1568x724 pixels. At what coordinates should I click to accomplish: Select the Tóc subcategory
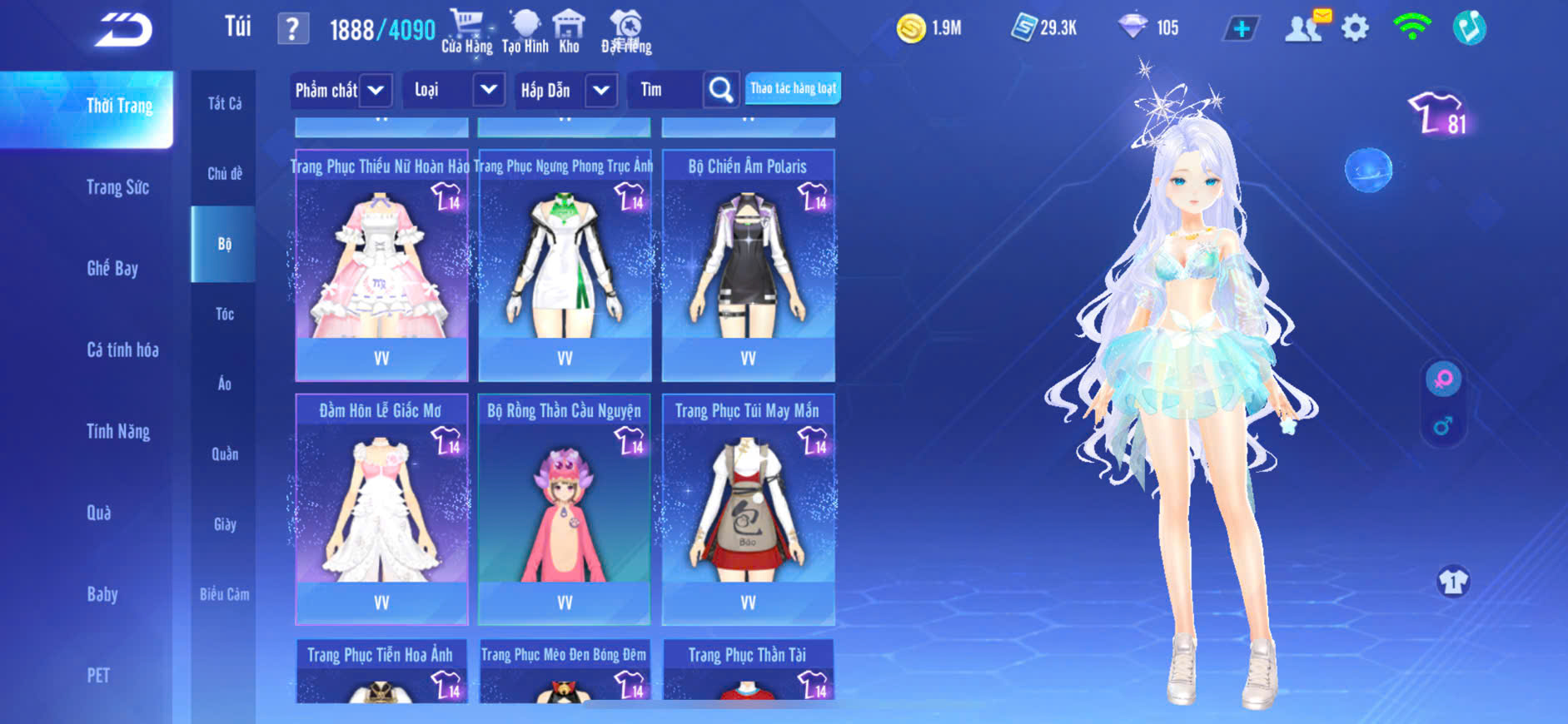click(224, 314)
